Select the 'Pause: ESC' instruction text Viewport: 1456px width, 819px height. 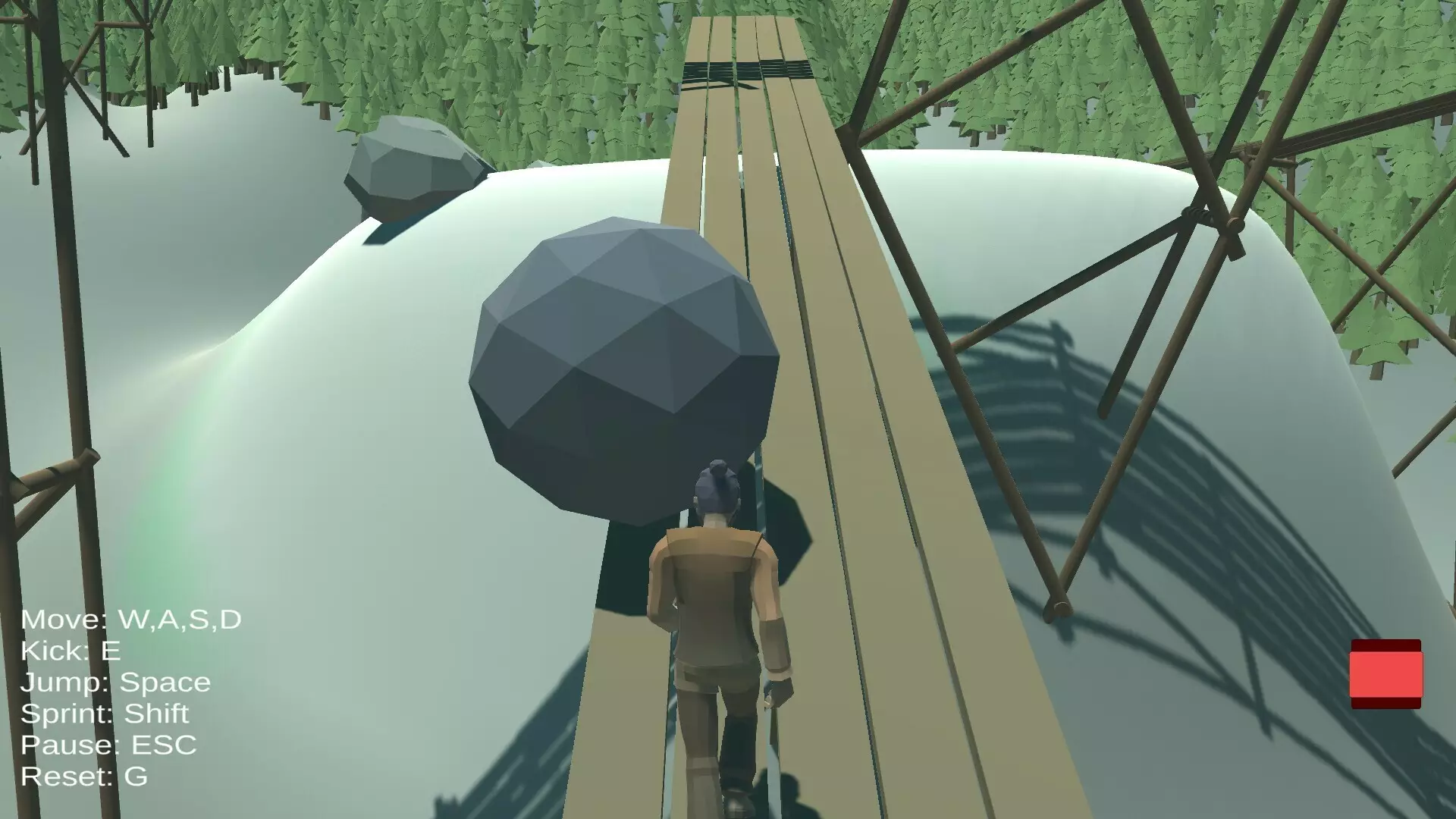[x=110, y=745]
